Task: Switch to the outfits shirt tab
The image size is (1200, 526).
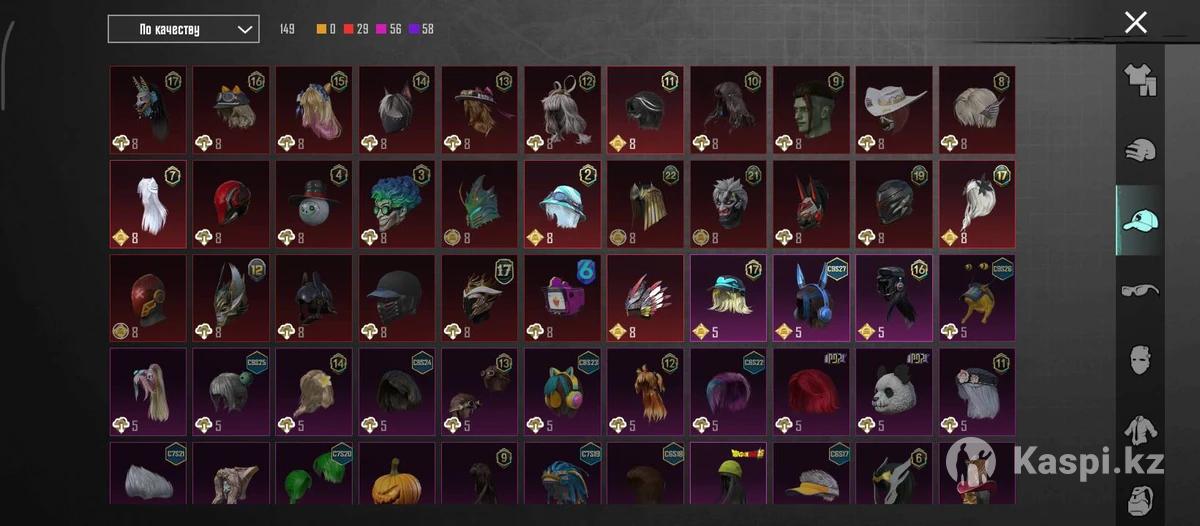Action: (1140, 80)
